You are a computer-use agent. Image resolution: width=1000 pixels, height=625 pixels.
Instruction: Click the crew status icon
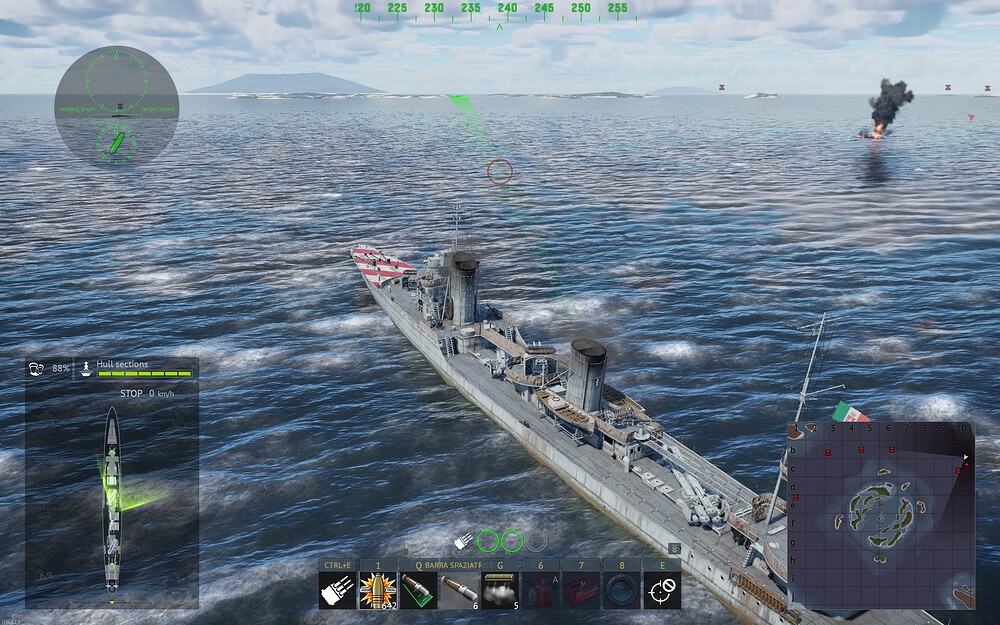[x=36, y=368]
